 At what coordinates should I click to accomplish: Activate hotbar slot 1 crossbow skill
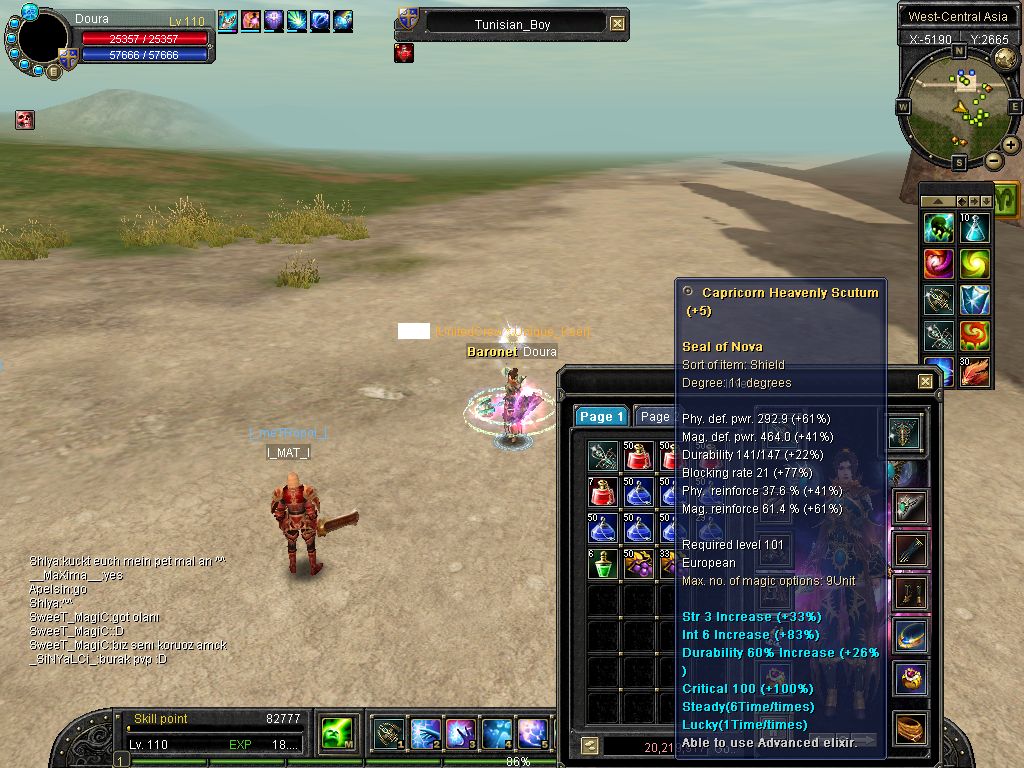tap(389, 735)
